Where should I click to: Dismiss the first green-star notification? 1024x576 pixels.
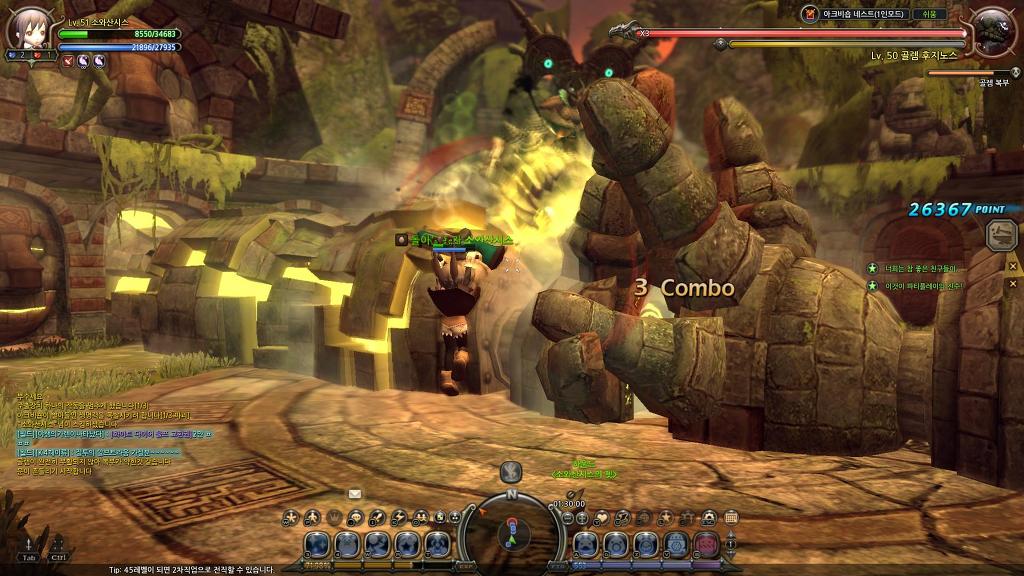coord(1012,267)
